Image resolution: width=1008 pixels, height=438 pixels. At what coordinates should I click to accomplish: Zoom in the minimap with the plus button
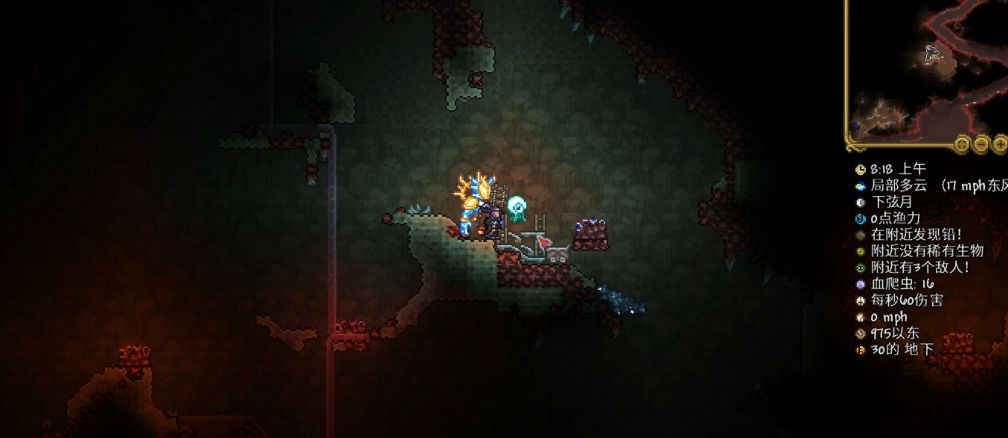click(x=999, y=143)
